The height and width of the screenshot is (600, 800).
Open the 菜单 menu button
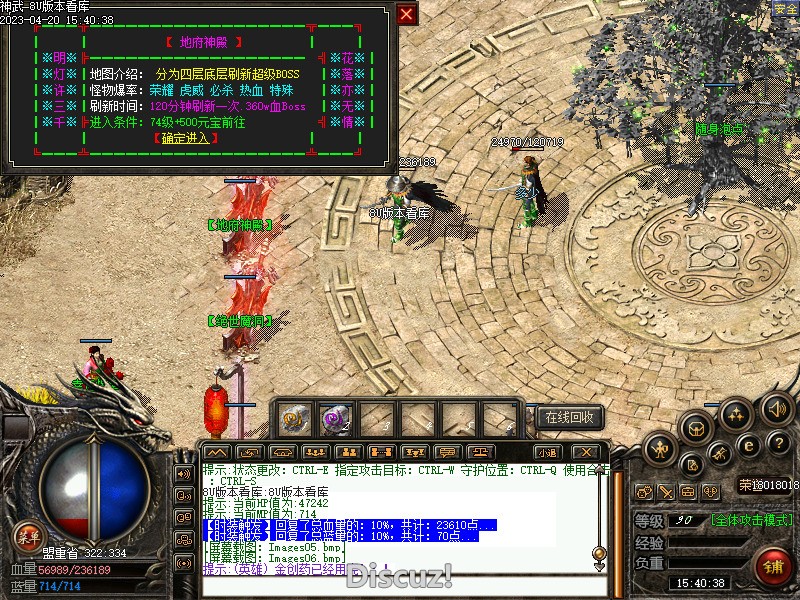[27, 534]
